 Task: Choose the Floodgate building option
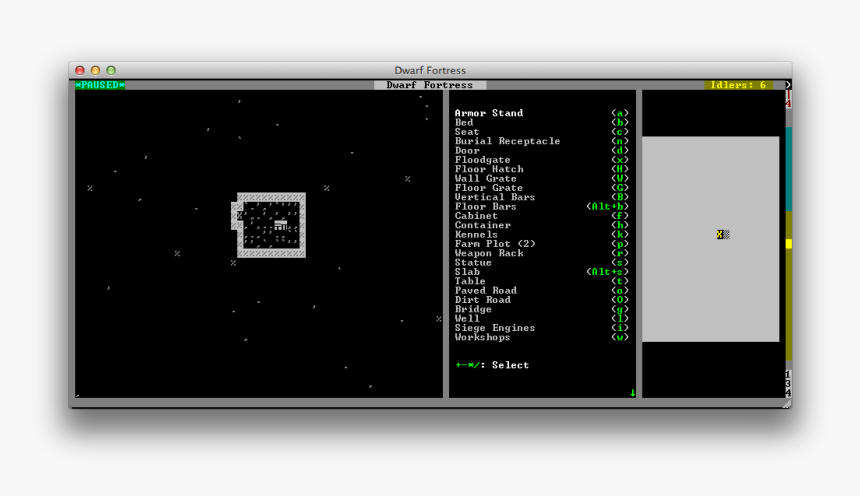(x=482, y=160)
